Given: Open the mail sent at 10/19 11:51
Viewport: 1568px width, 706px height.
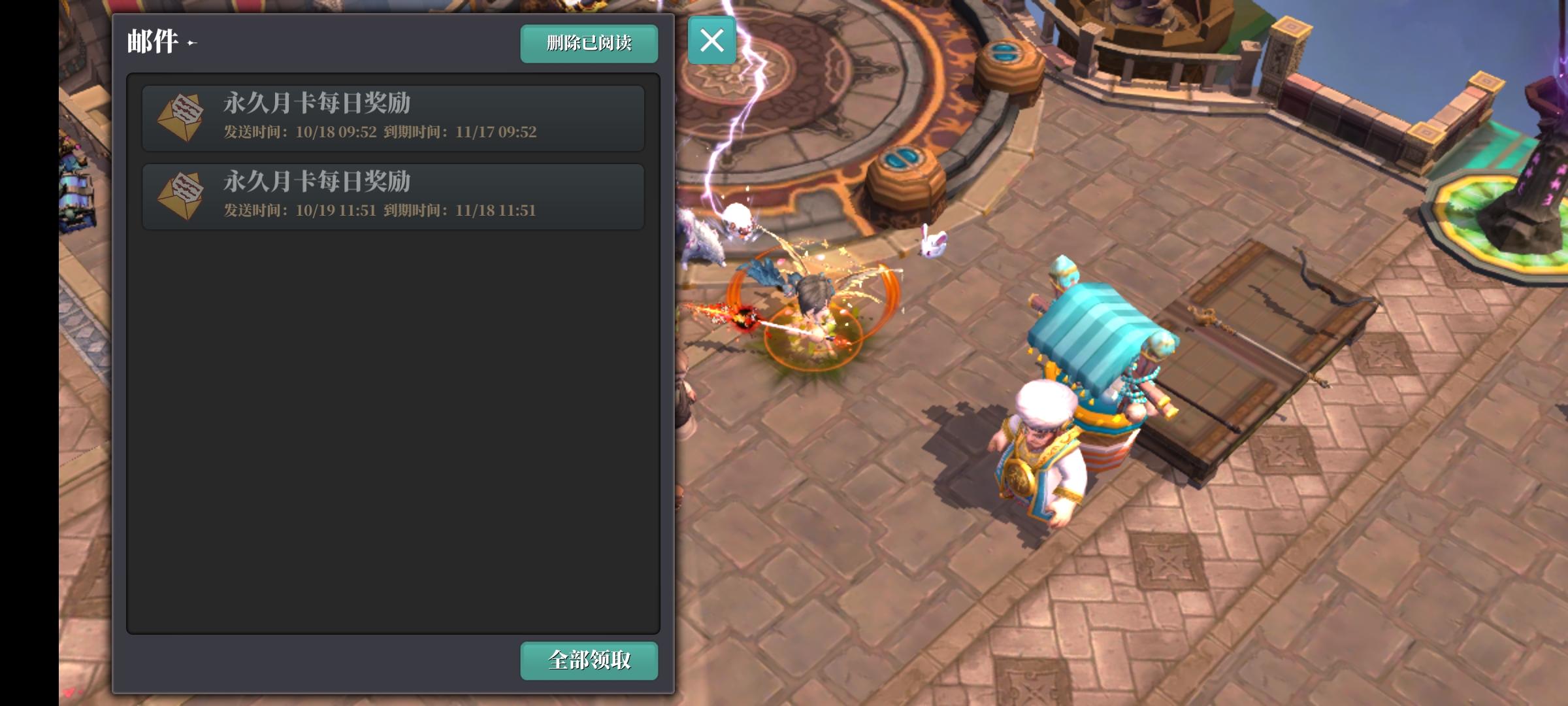Looking at the screenshot, I should (392, 196).
